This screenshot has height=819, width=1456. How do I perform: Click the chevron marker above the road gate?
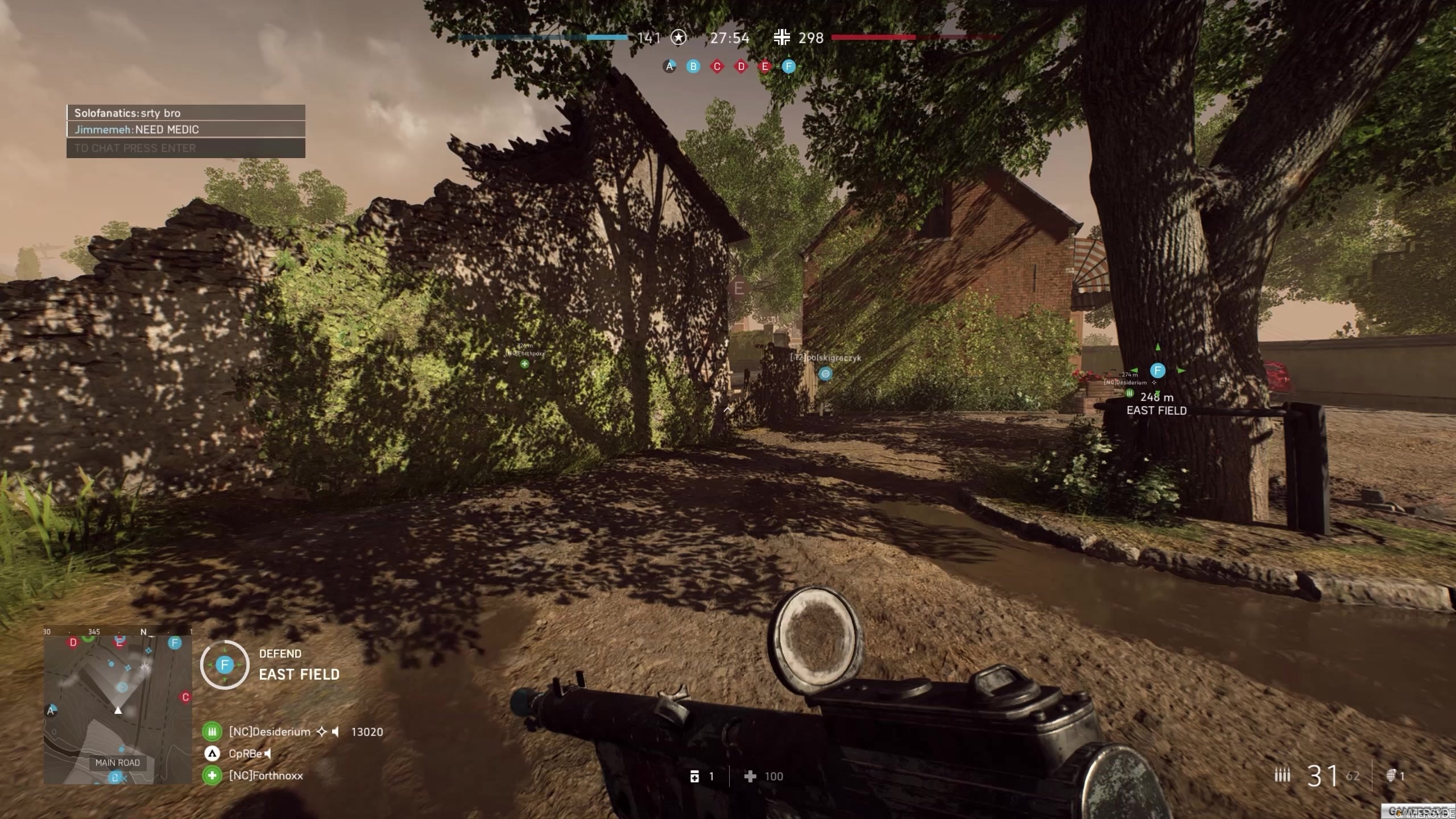point(728,408)
